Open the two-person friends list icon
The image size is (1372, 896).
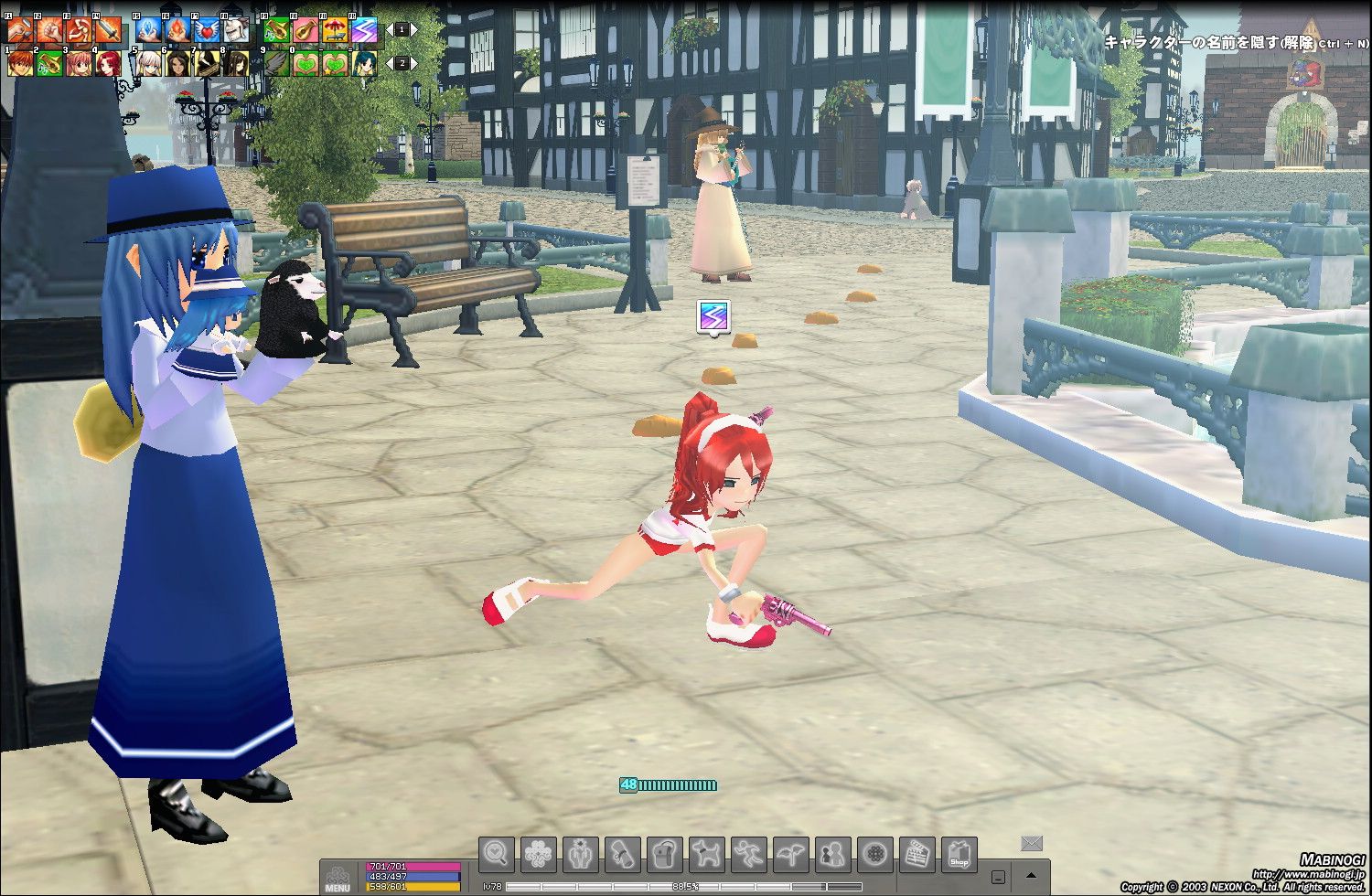click(833, 854)
